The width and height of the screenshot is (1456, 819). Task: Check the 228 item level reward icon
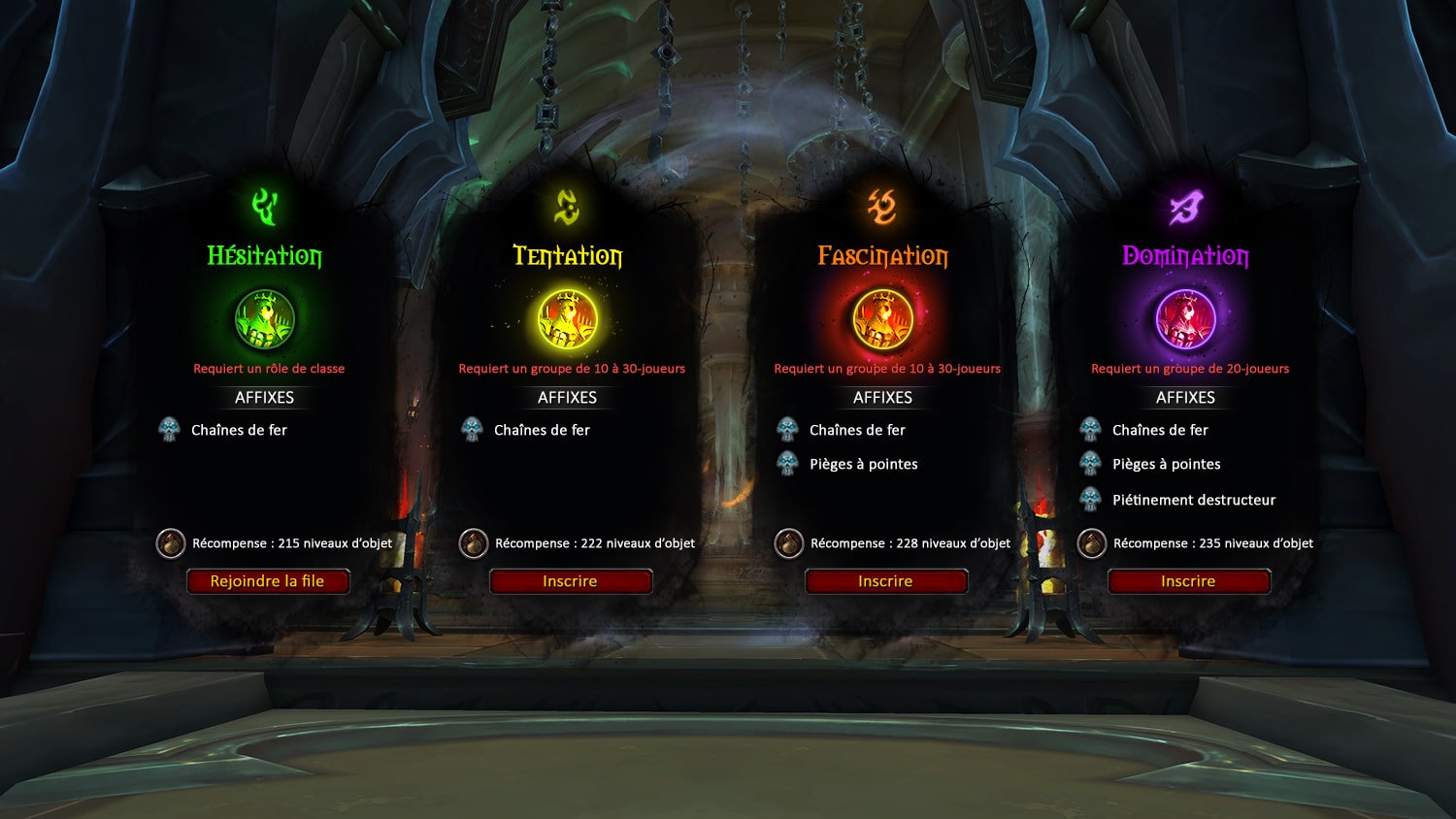[x=788, y=543]
